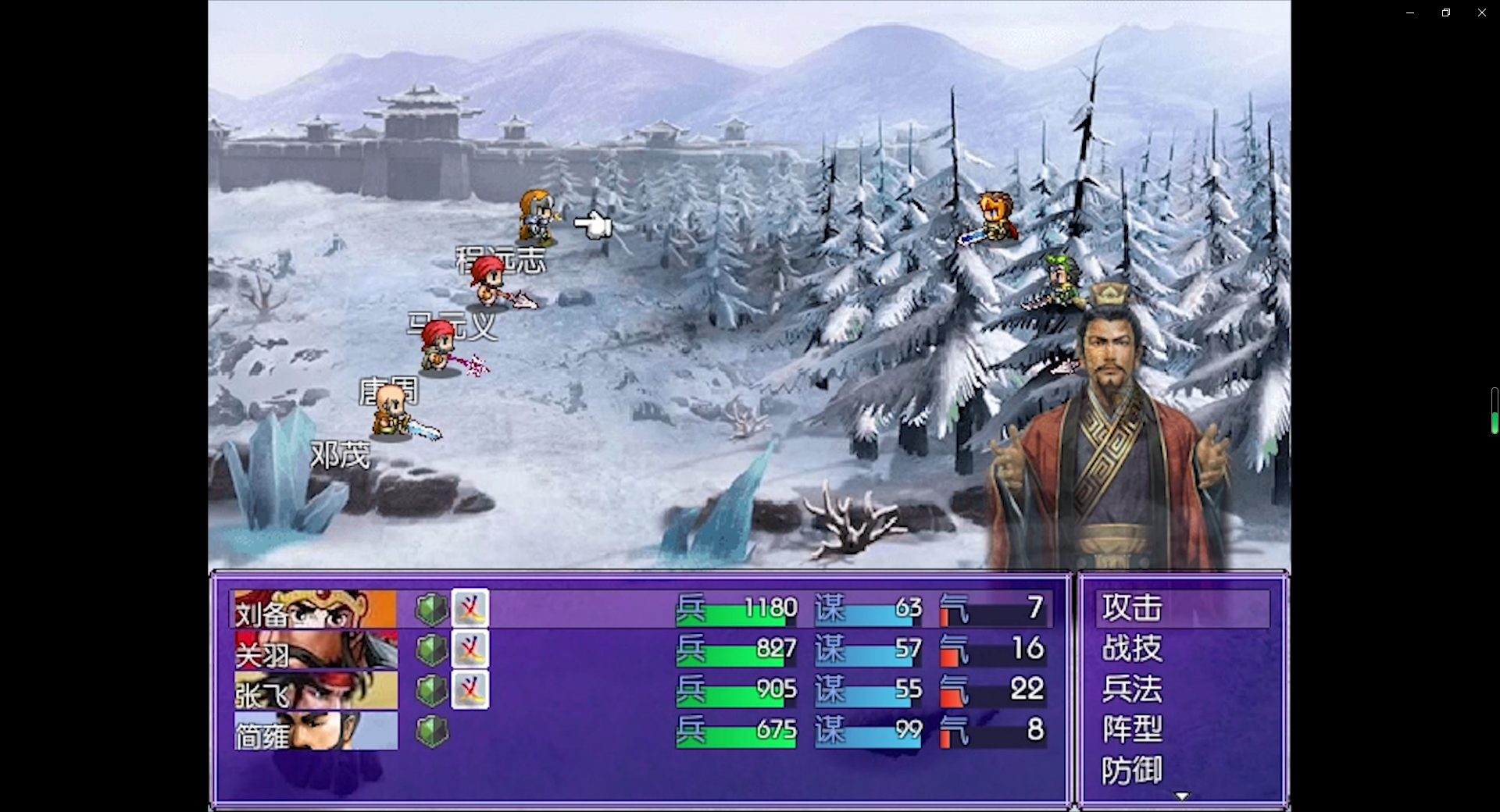
Task: Select the 阵型 formation command
Action: (1133, 729)
